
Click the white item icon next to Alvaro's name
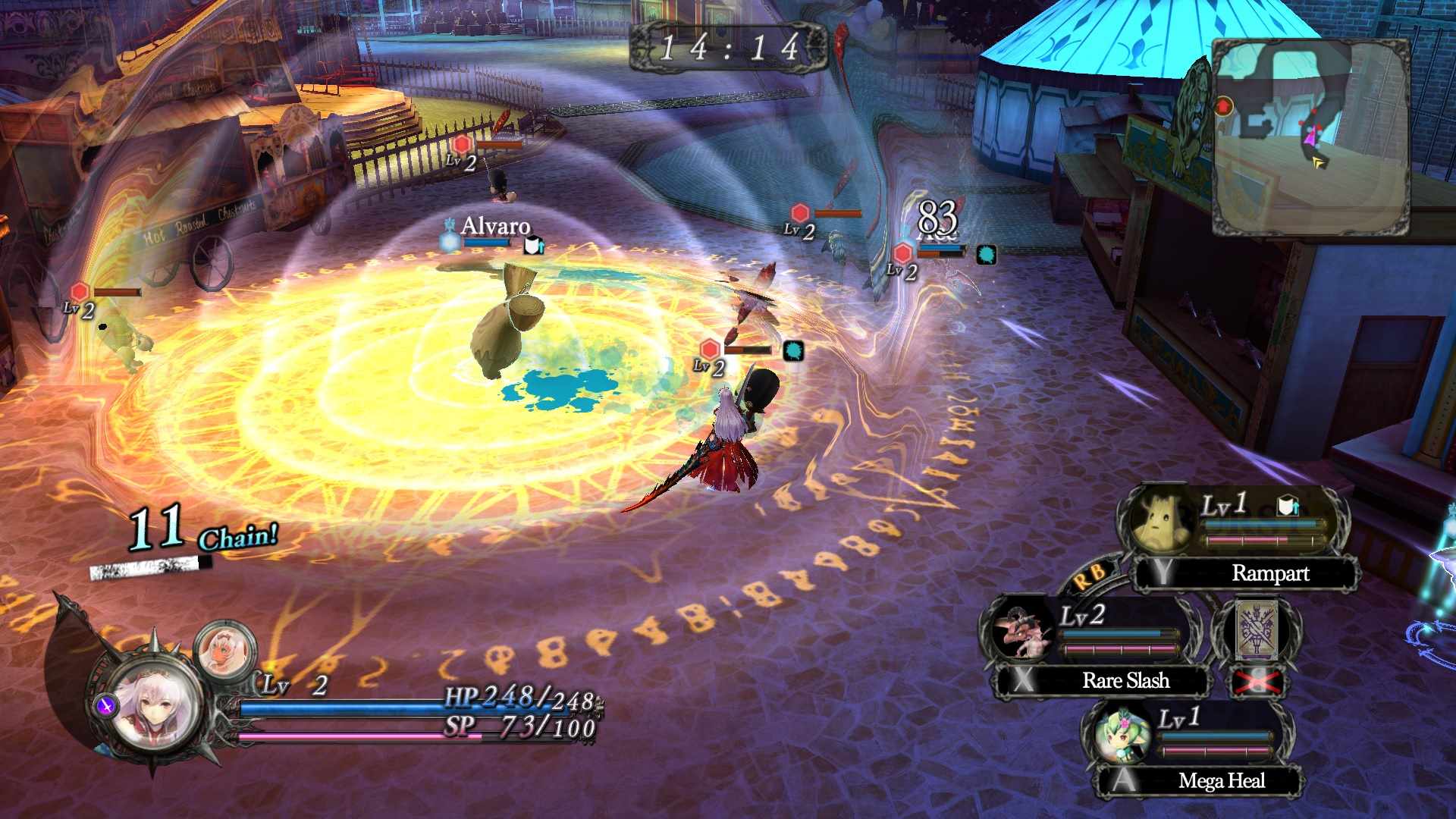(x=533, y=244)
